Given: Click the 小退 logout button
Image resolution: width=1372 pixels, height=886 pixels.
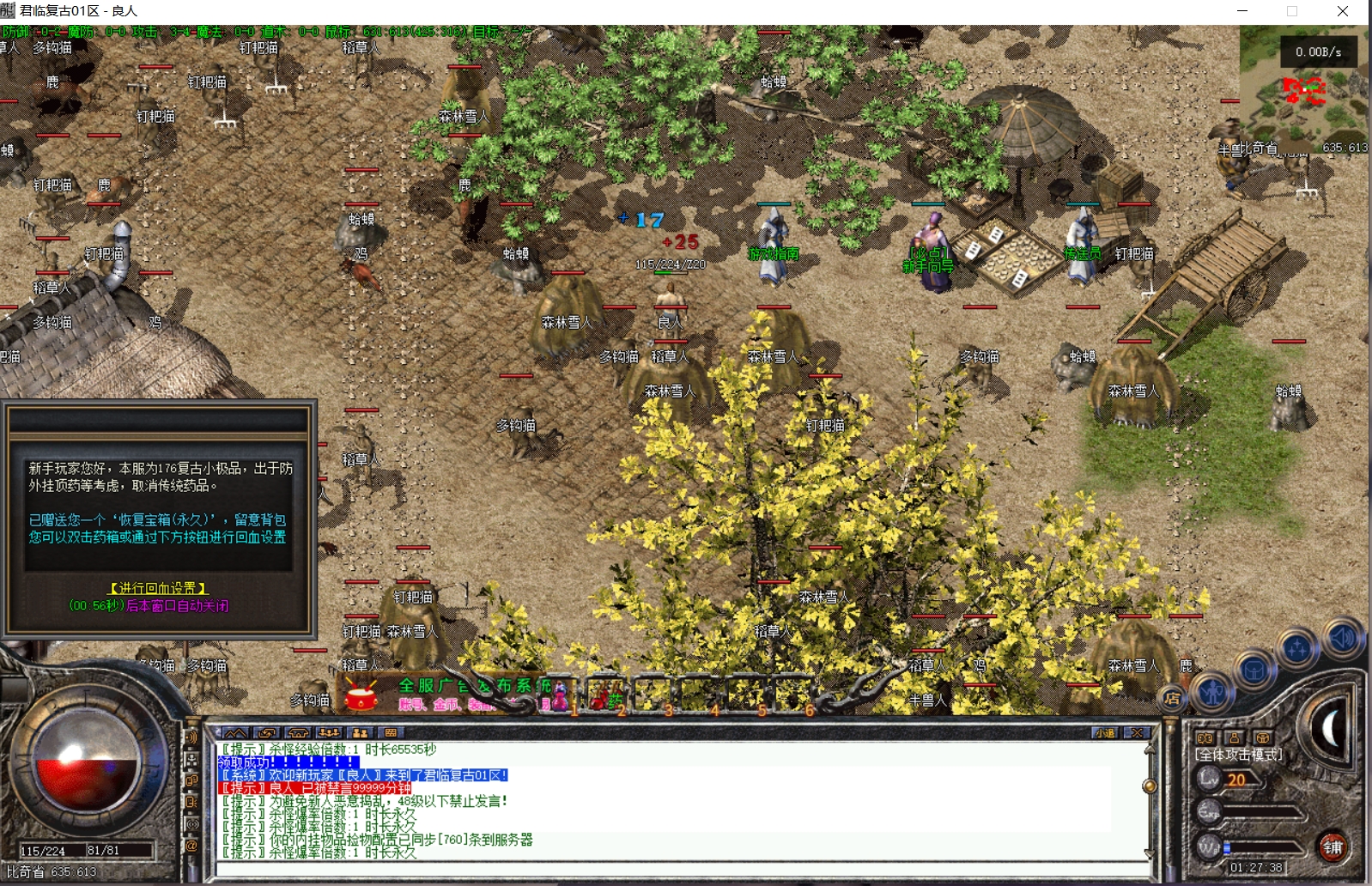Looking at the screenshot, I should [1104, 732].
